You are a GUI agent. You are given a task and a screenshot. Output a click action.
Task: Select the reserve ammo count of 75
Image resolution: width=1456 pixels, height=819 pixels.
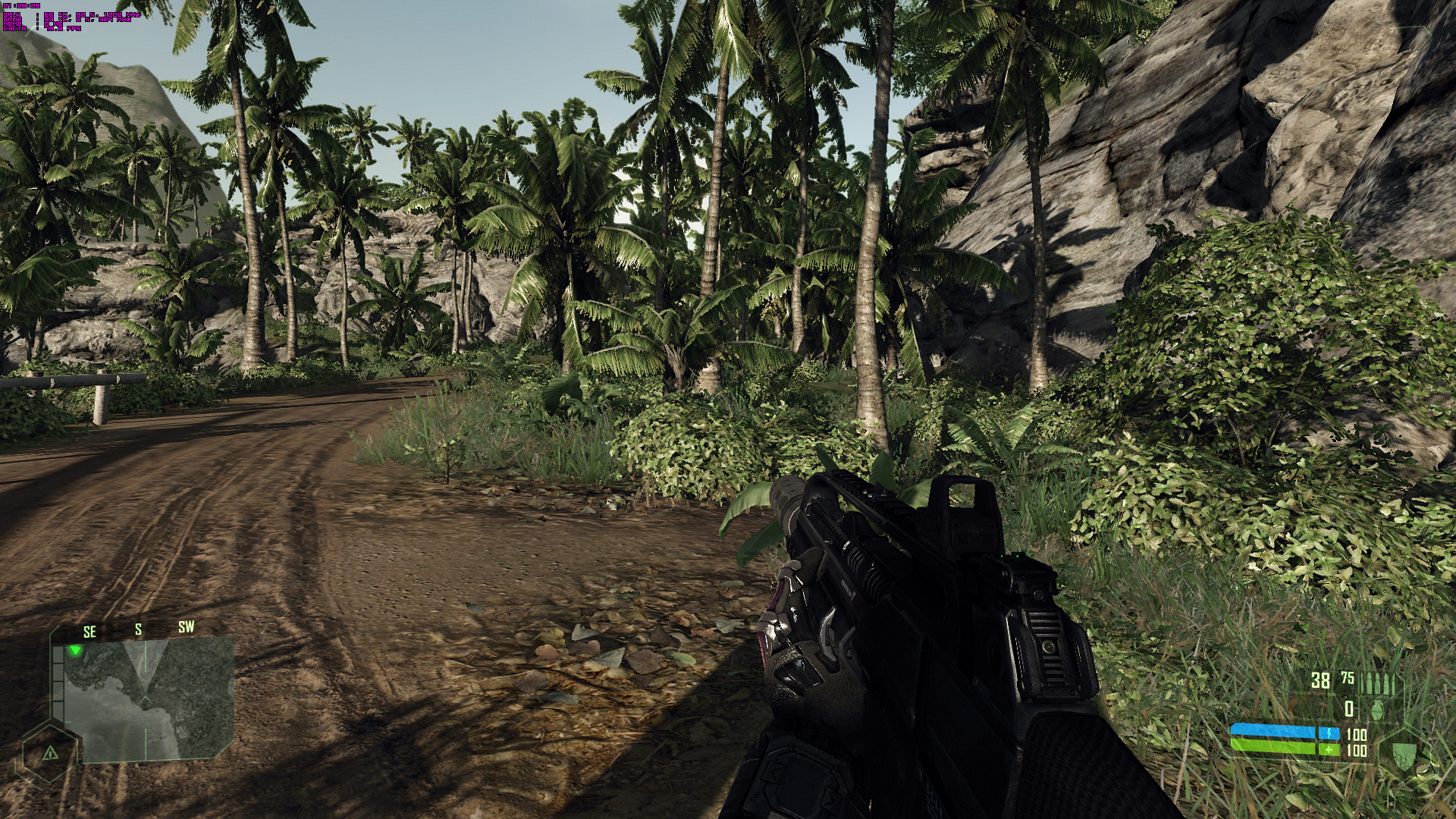pos(1348,678)
